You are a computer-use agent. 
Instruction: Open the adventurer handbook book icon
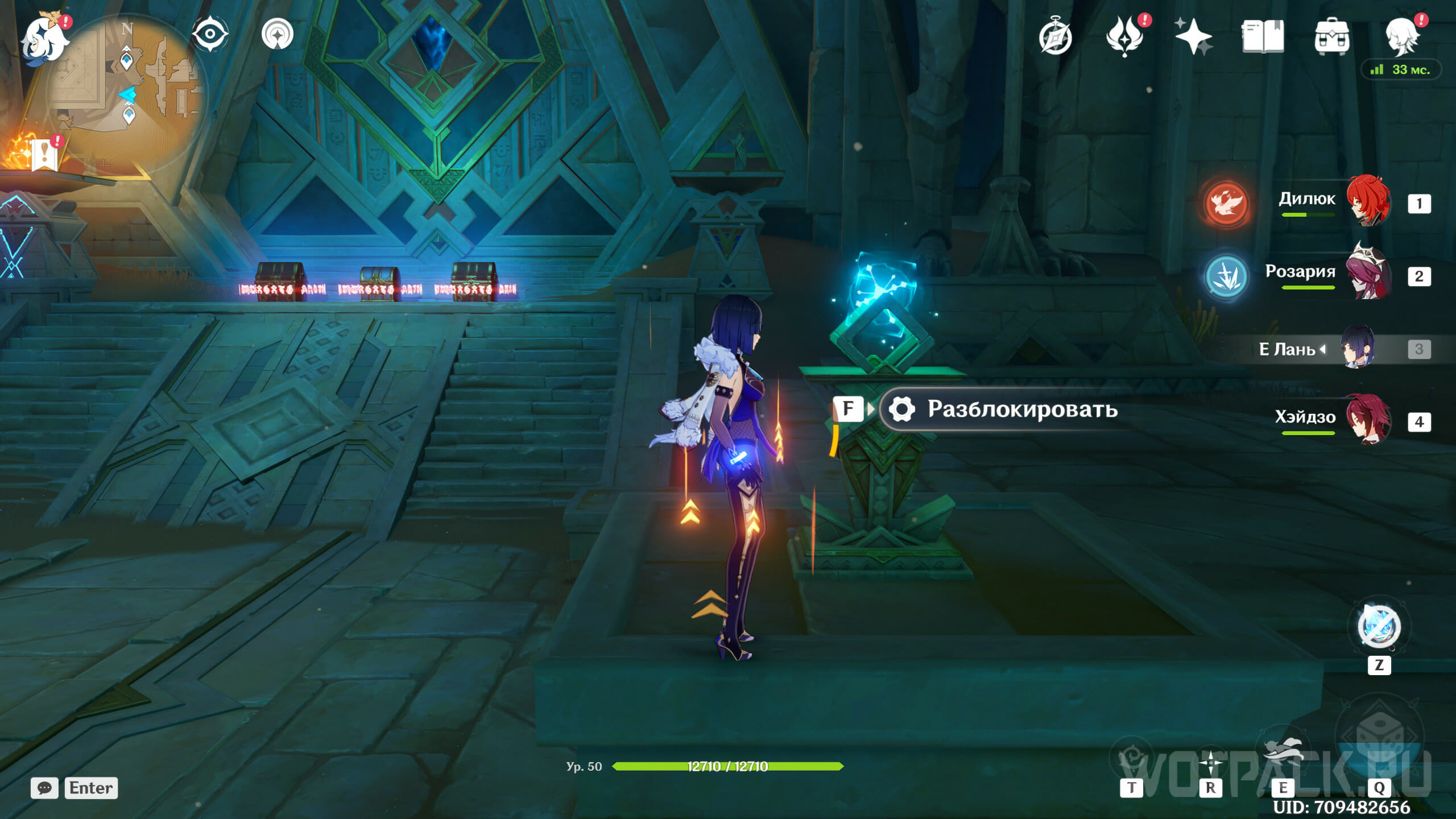click(1263, 36)
